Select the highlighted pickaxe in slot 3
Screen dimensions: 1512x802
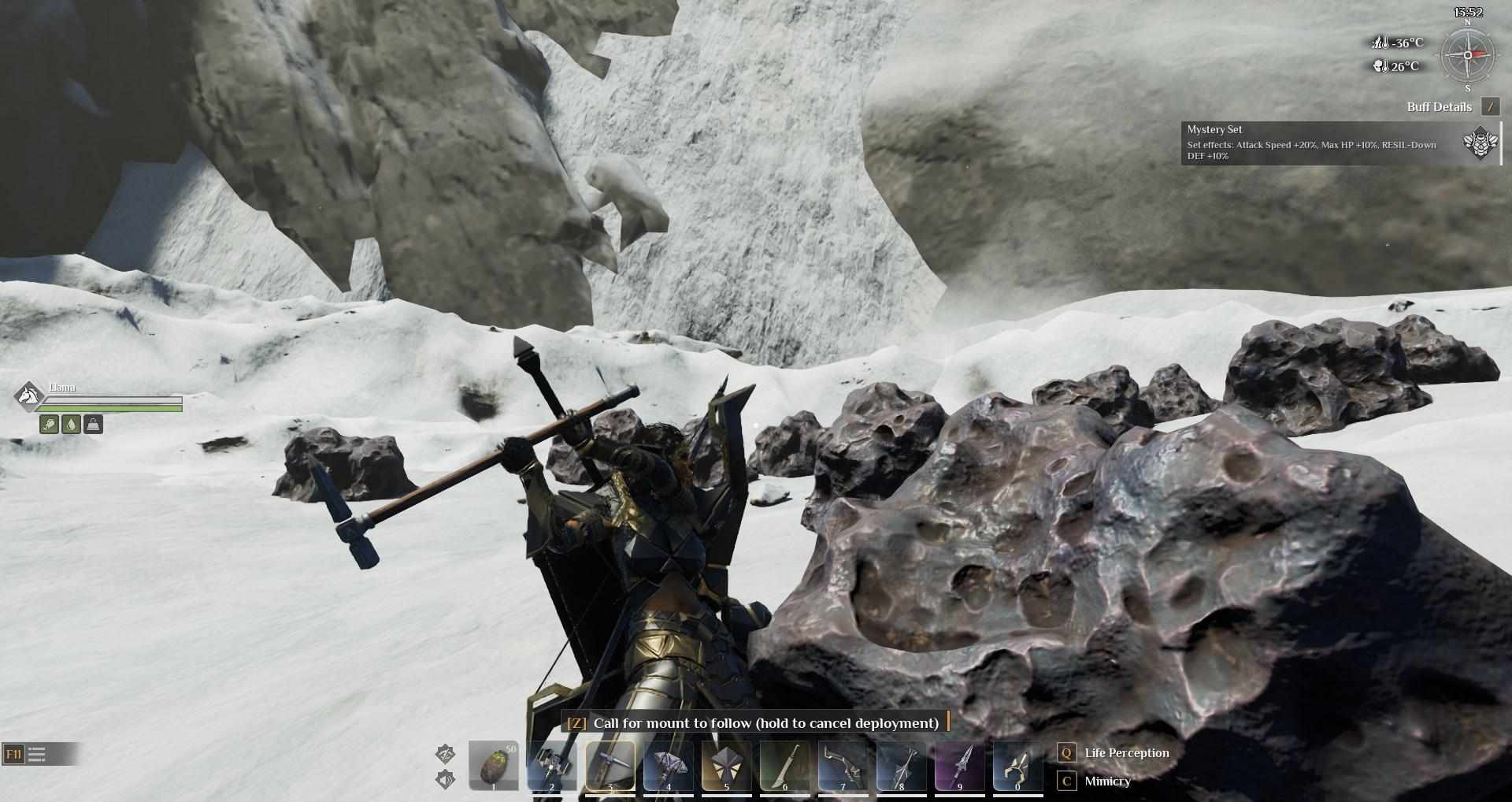tap(610, 765)
